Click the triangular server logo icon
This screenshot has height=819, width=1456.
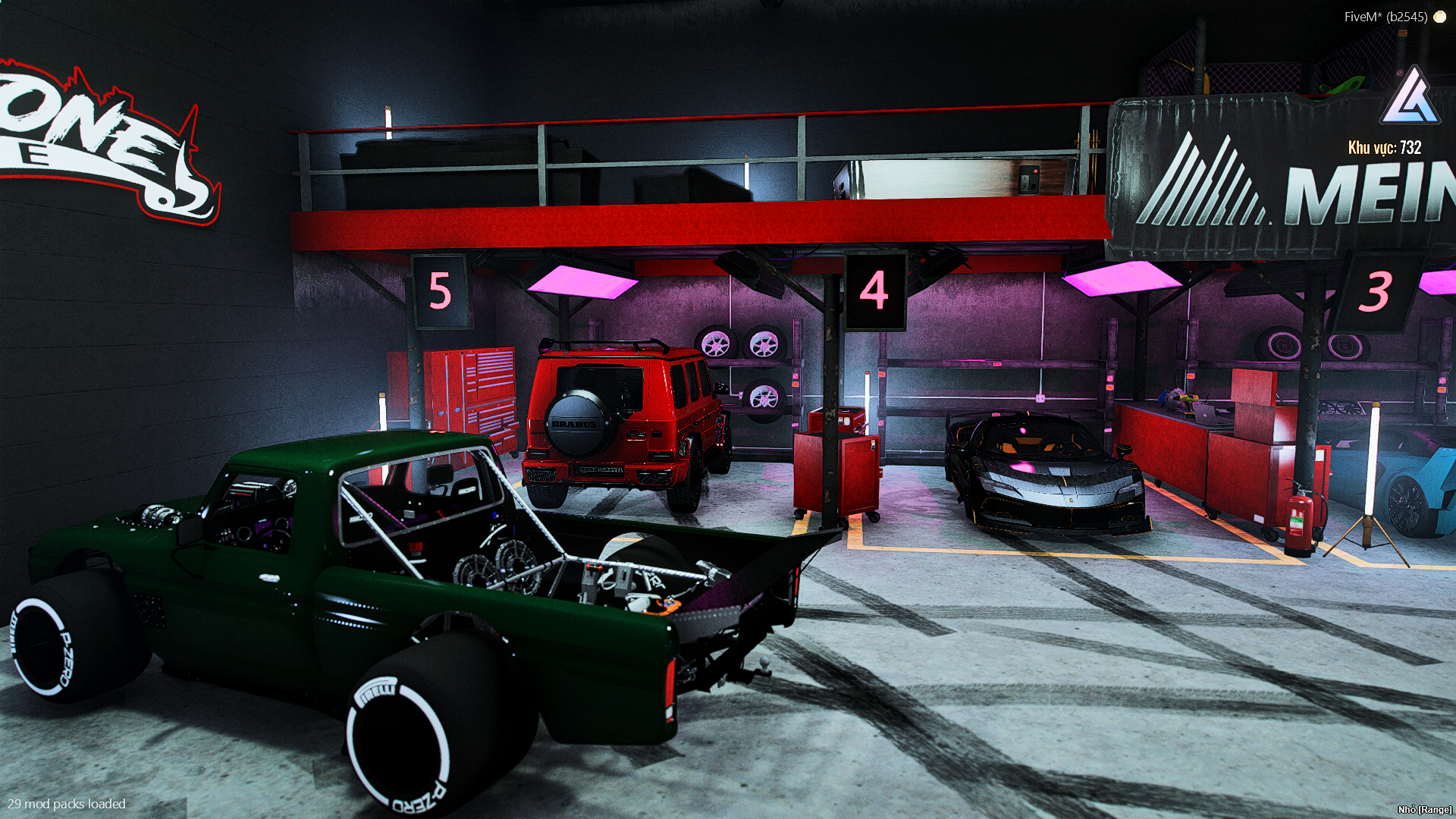(1410, 97)
